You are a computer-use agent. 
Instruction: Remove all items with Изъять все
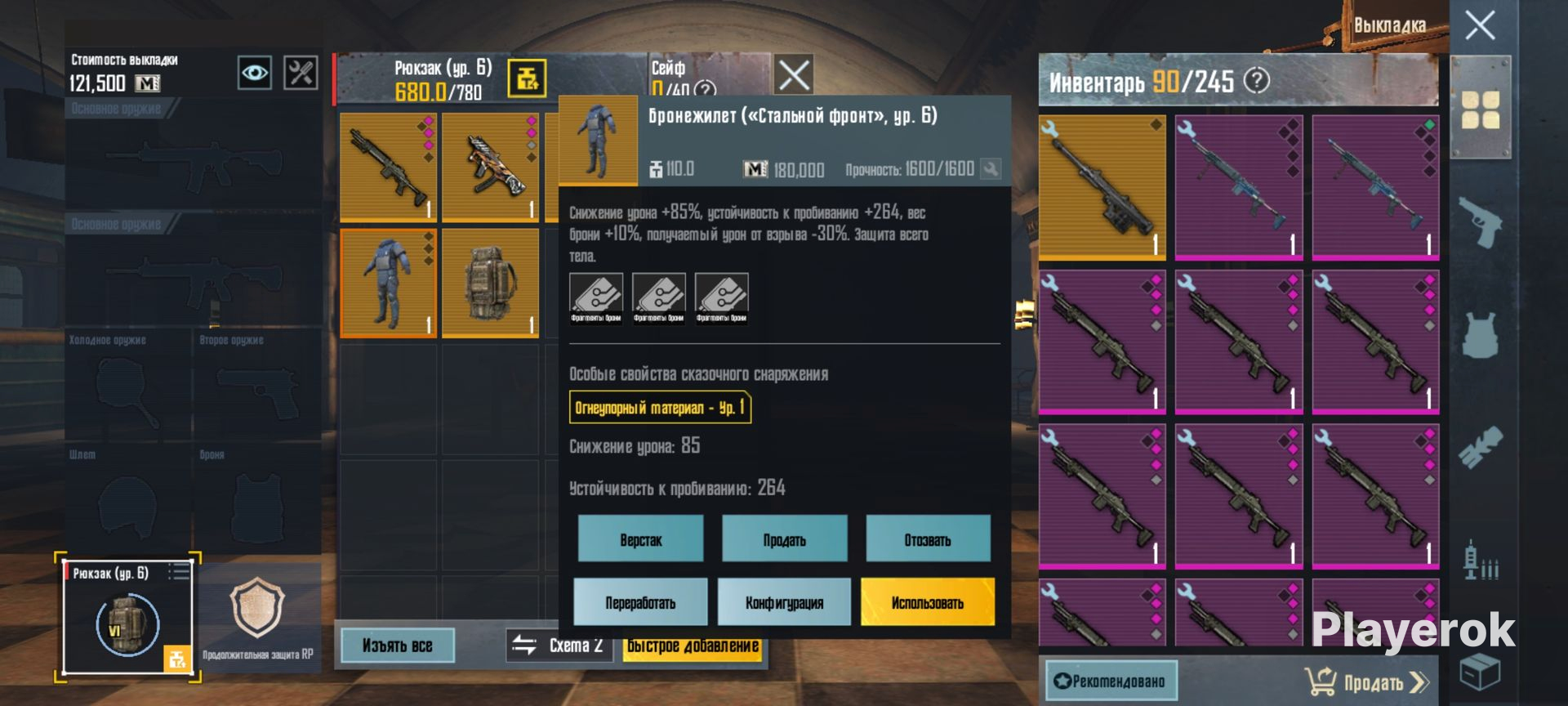[x=397, y=646]
